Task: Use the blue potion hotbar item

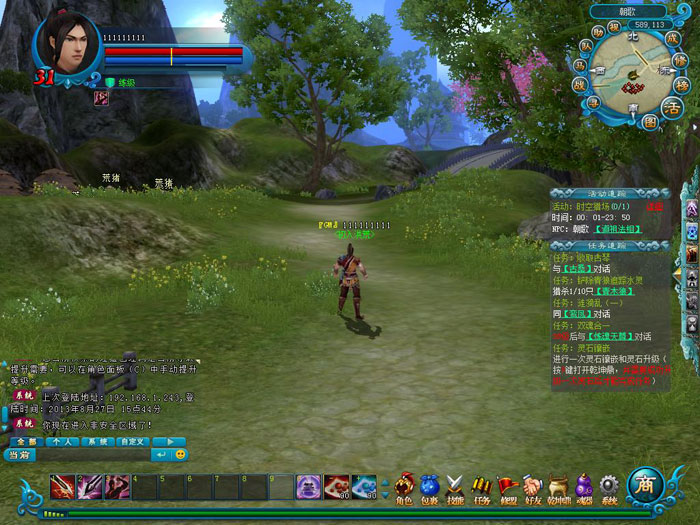Action: click(x=364, y=486)
